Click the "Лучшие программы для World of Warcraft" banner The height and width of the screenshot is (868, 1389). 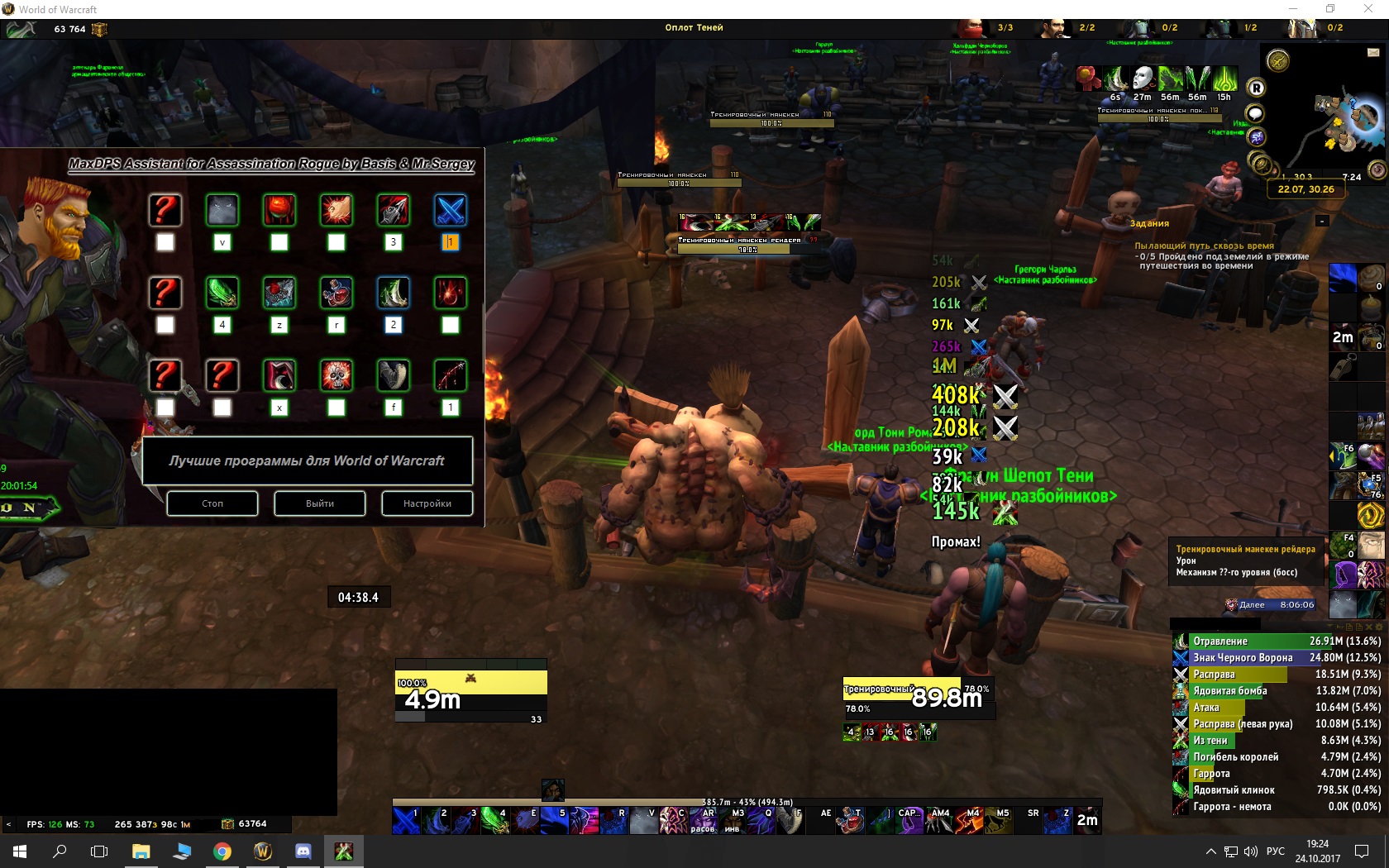[x=307, y=460]
